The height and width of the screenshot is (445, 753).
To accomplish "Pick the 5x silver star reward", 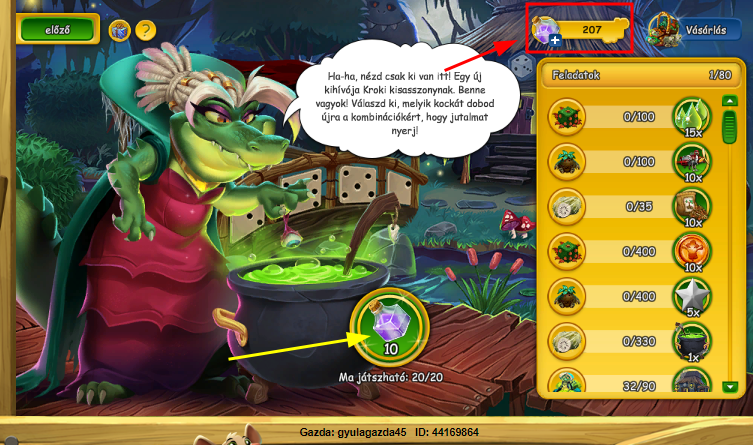I will point(689,297).
